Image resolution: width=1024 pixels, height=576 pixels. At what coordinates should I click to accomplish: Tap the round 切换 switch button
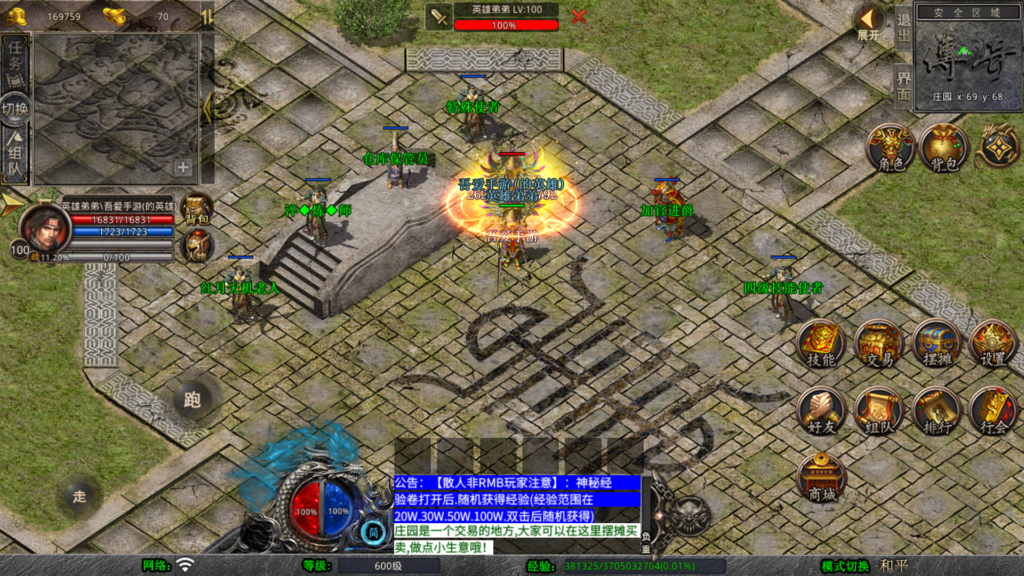click(x=15, y=109)
